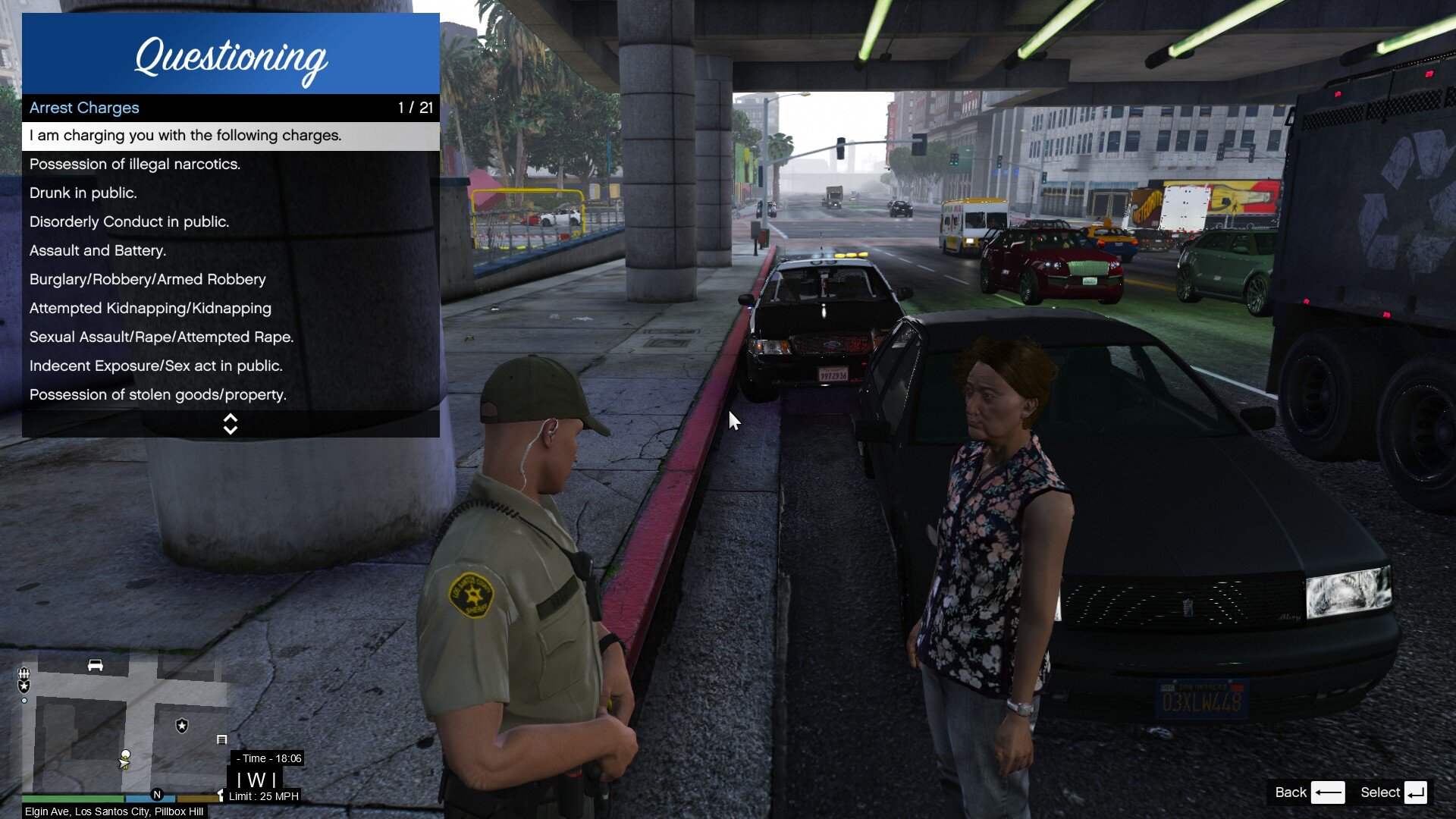The width and height of the screenshot is (1456, 819).
Task: Choose the Assault and Battery charge
Action: click(231, 251)
